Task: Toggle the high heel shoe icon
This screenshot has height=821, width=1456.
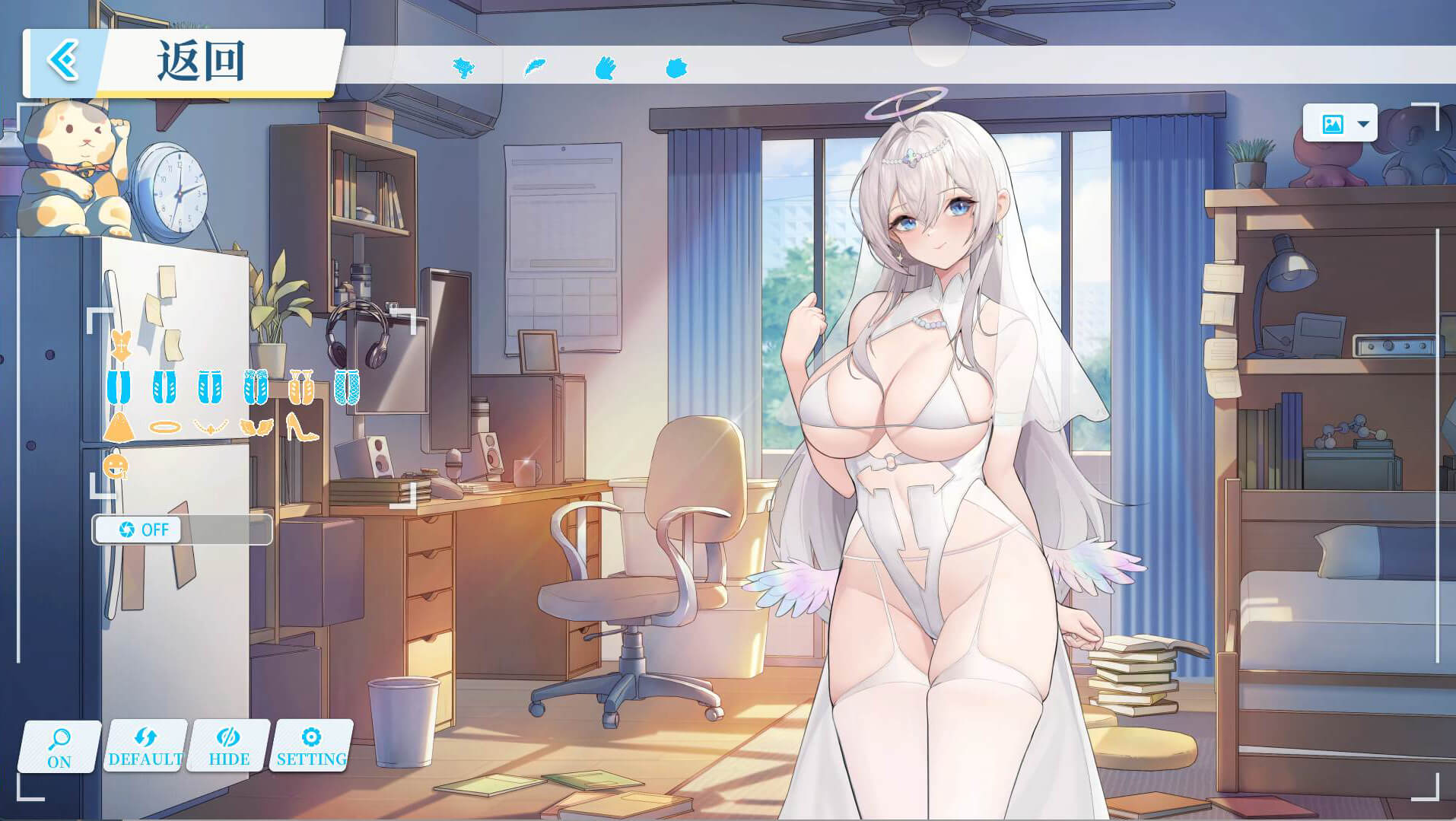Action: [301, 427]
